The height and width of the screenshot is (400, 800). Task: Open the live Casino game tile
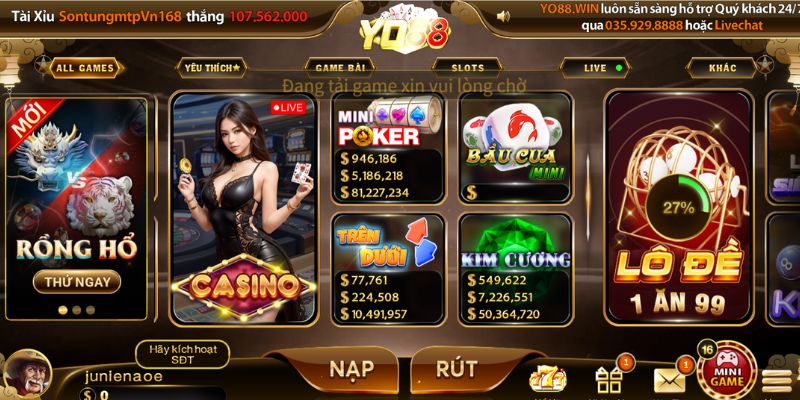pos(244,208)
